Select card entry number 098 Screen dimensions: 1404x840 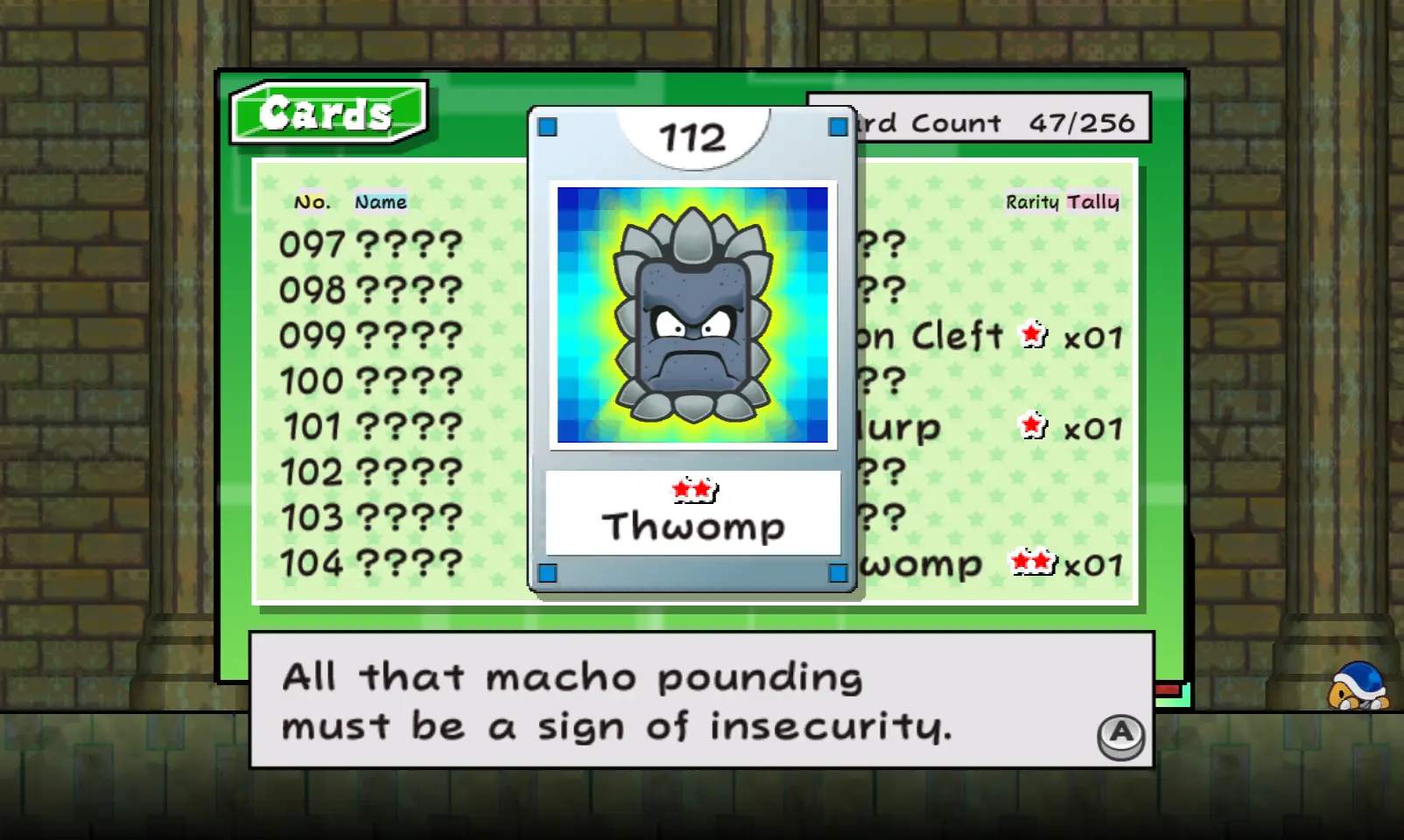coord(370,290)
